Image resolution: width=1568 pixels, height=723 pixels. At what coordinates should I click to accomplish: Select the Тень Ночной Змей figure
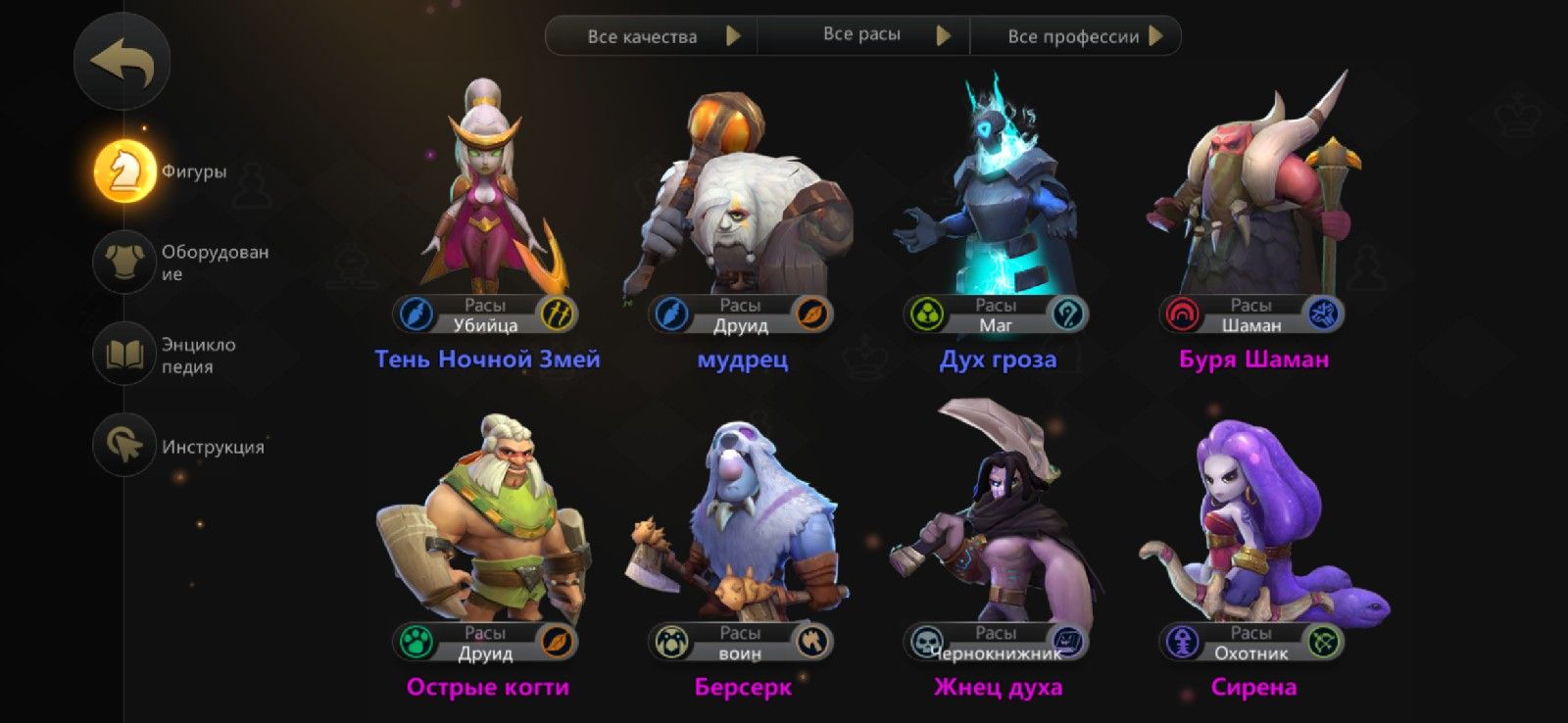click(486, 206)
